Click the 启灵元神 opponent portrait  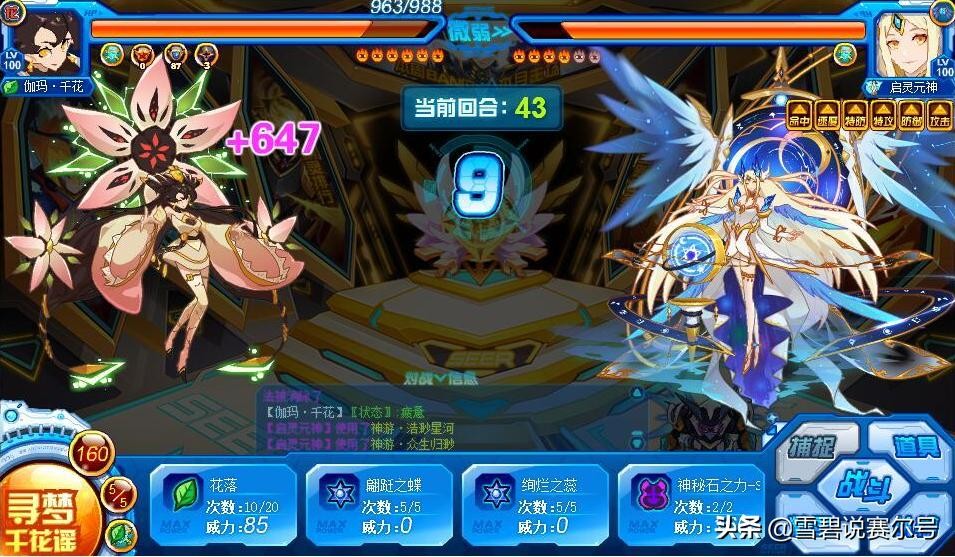(x=907, y=40)
